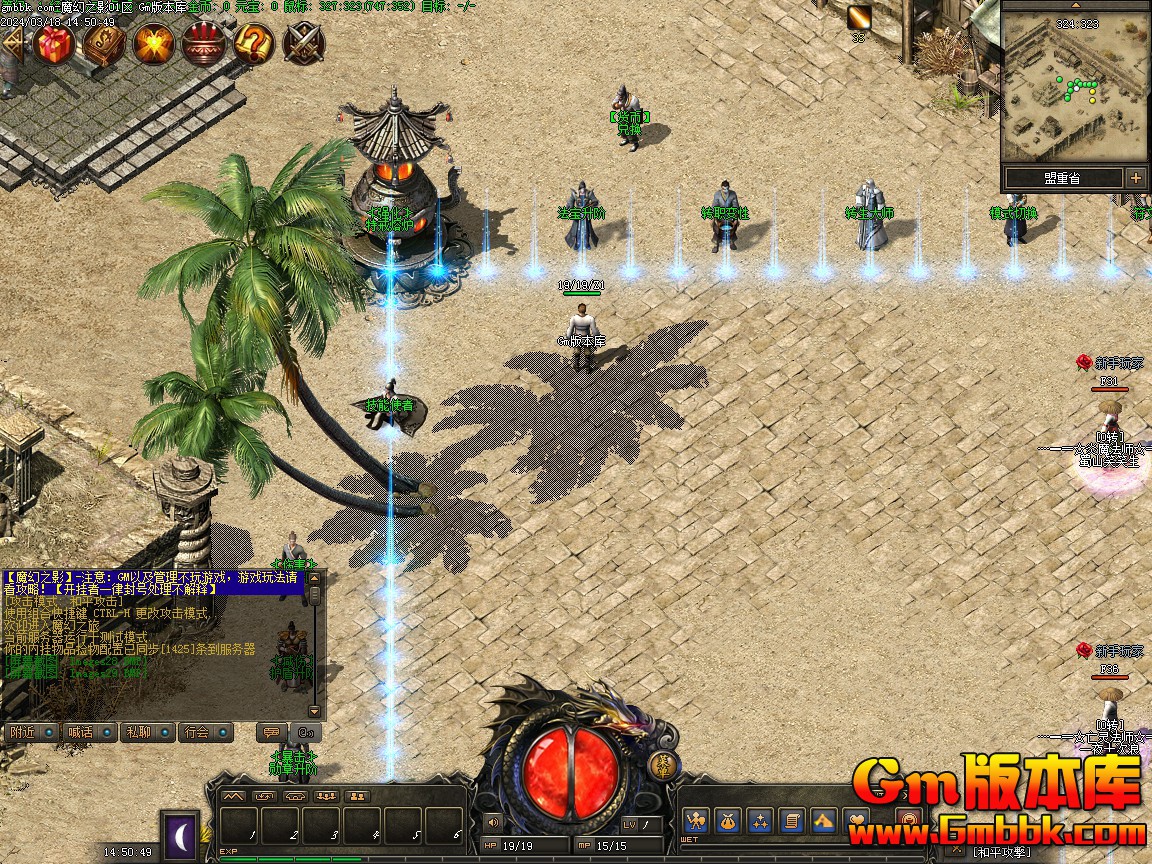Open the bag inventory icon
Screen dimensions: 1152x864
(x=729, y=821)
